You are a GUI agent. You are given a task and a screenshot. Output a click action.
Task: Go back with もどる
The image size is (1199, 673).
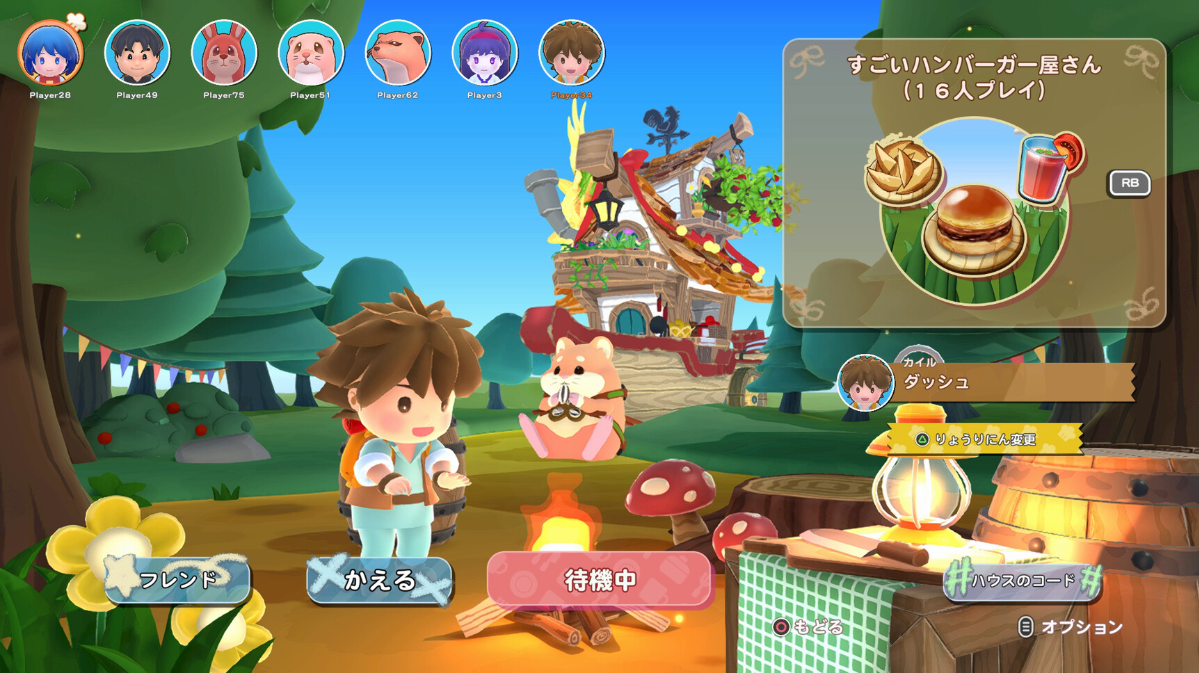[x=808, y=627]
